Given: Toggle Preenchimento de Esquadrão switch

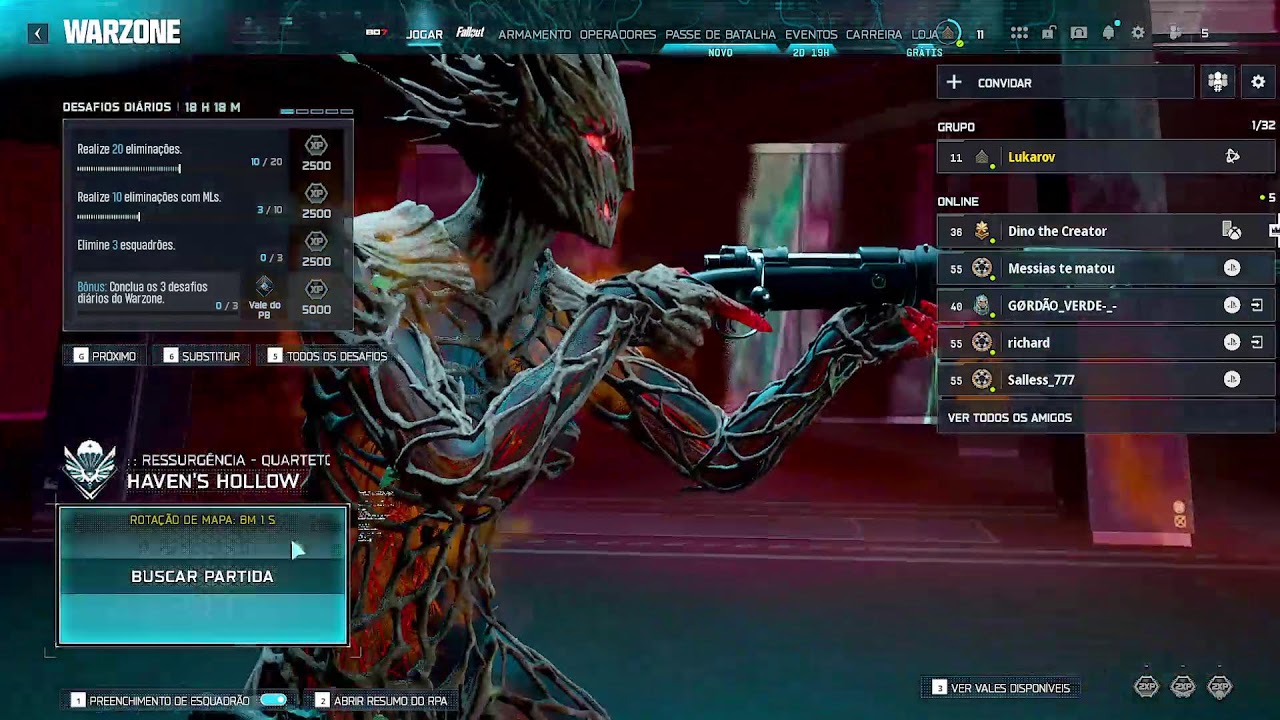Looking at the screenshot, I should pos(273,701).
